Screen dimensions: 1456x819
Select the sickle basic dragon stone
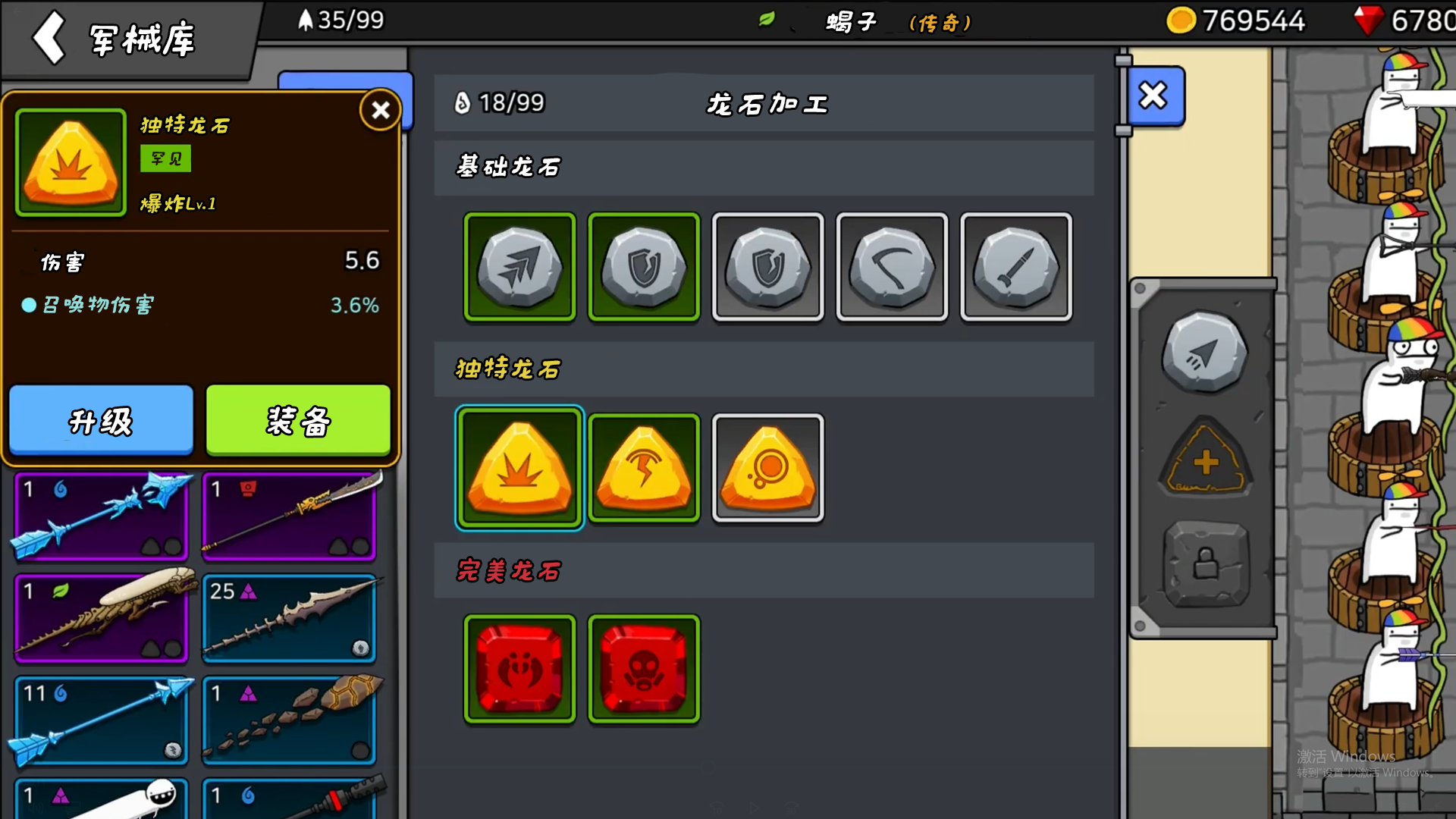(x=893, y=267)
